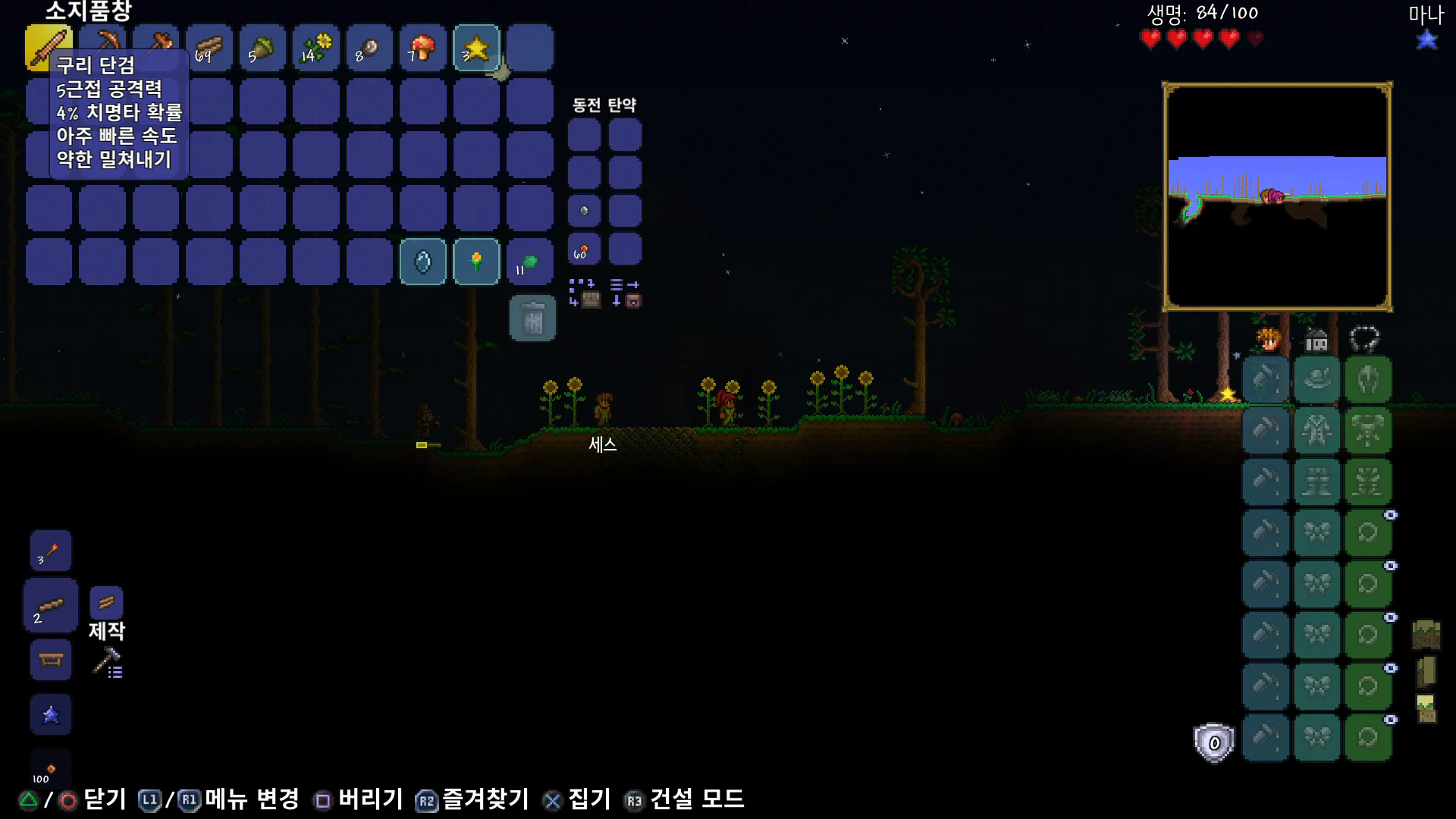
Task: Toggle visibility of the bottom accessory slot
Action: coord(1391,720)
